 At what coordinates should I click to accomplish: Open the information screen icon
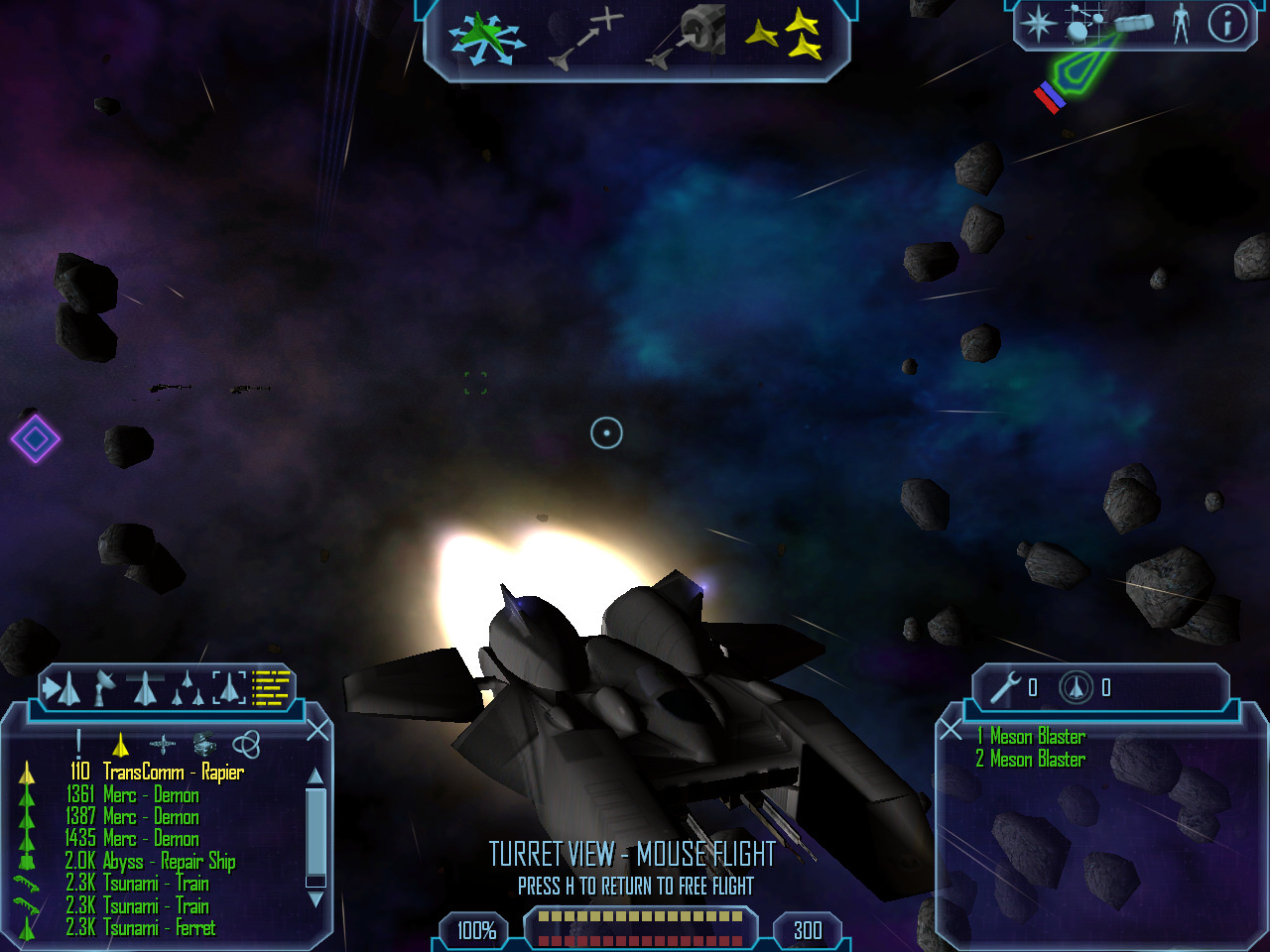click(x=1226, y=24)
